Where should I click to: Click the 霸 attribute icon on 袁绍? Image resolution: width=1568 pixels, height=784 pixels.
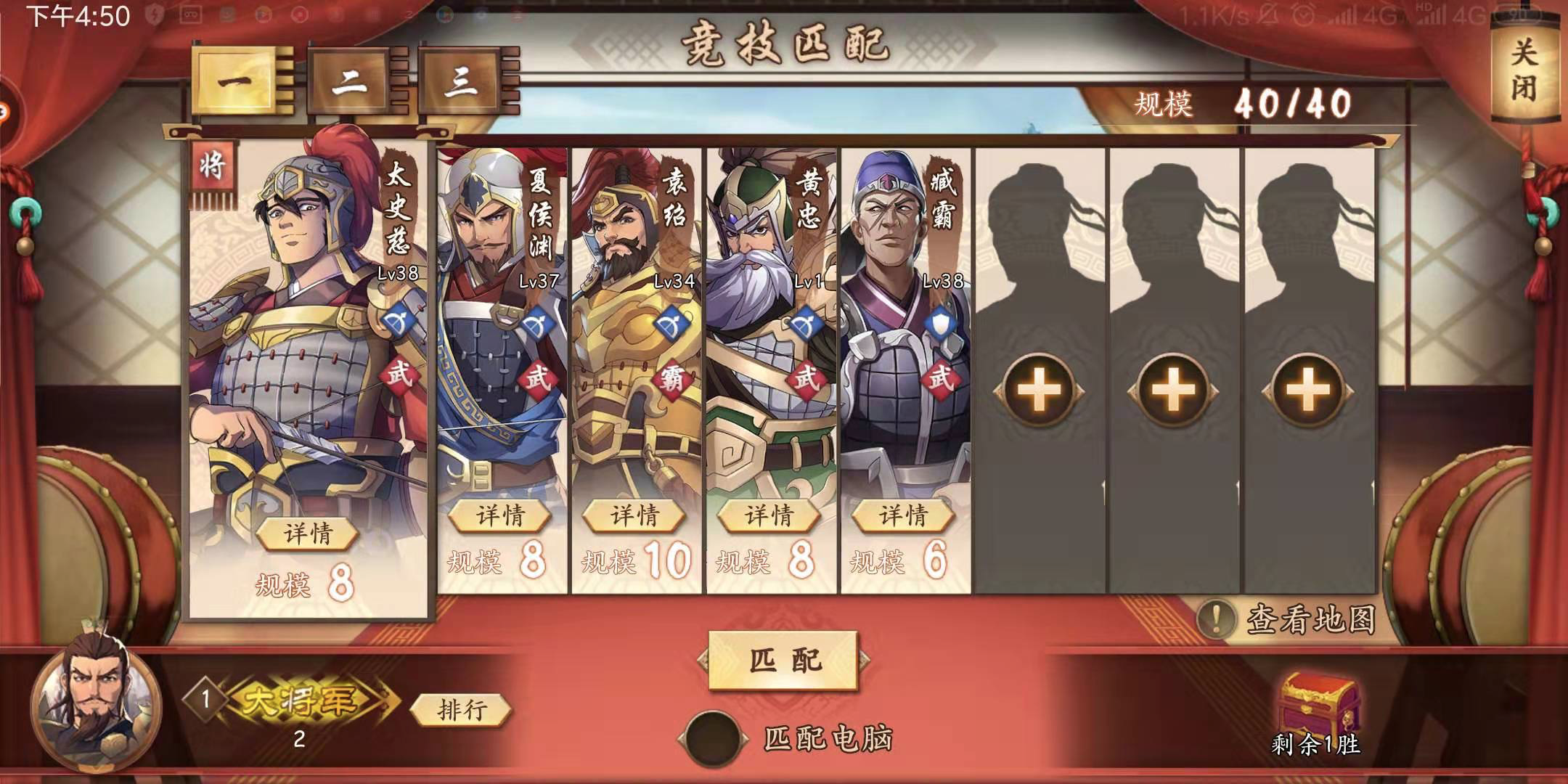point(674,378)
